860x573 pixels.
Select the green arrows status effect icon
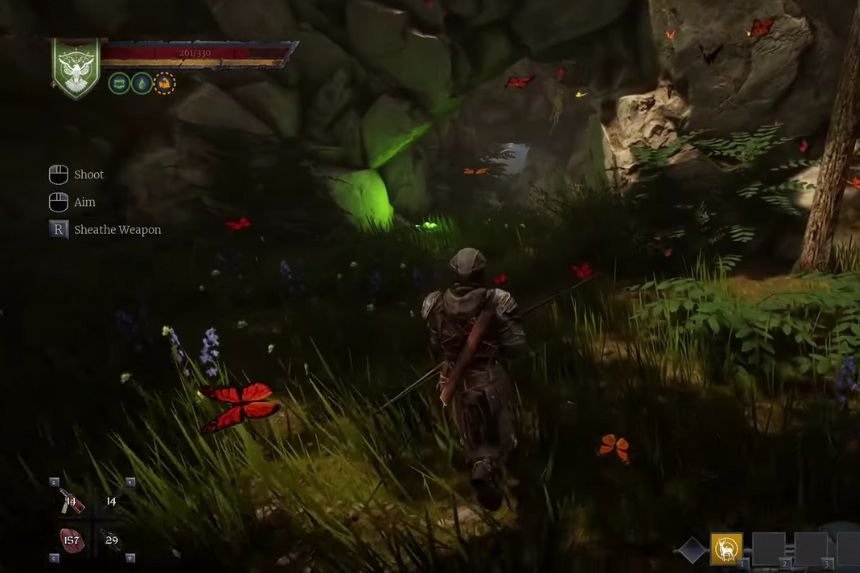point(119,83)
